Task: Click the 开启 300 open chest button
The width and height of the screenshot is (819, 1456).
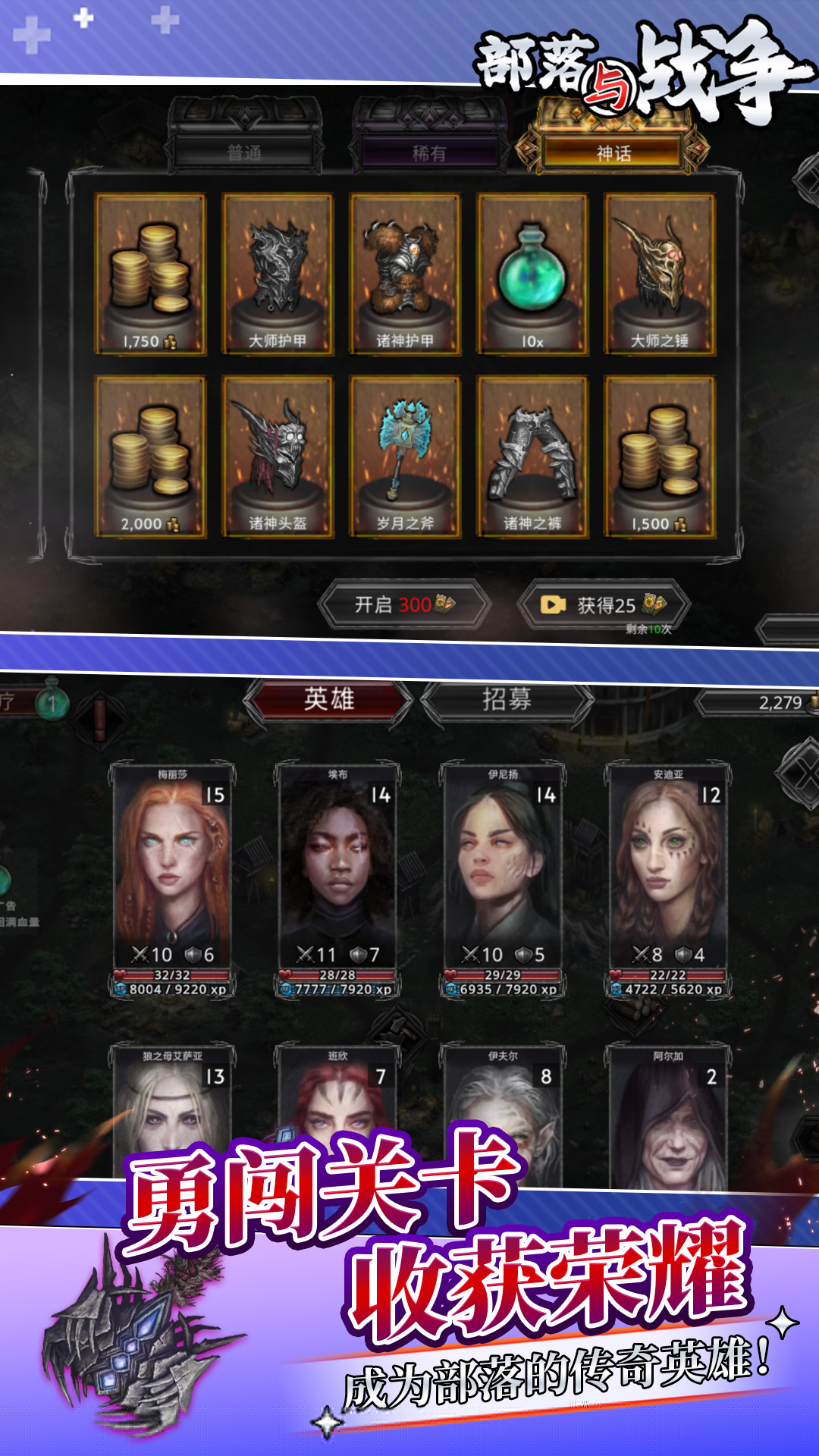Action: point(405,604)
